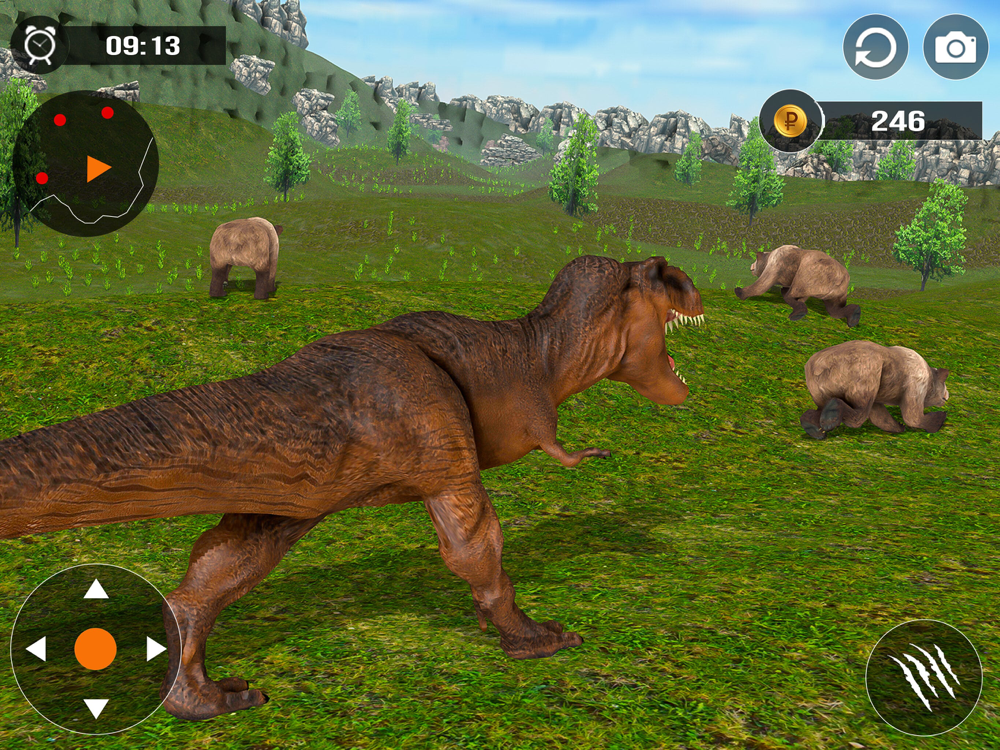
Task: Tap the up arrow on the joystick
Action: (x=96, y=589)
